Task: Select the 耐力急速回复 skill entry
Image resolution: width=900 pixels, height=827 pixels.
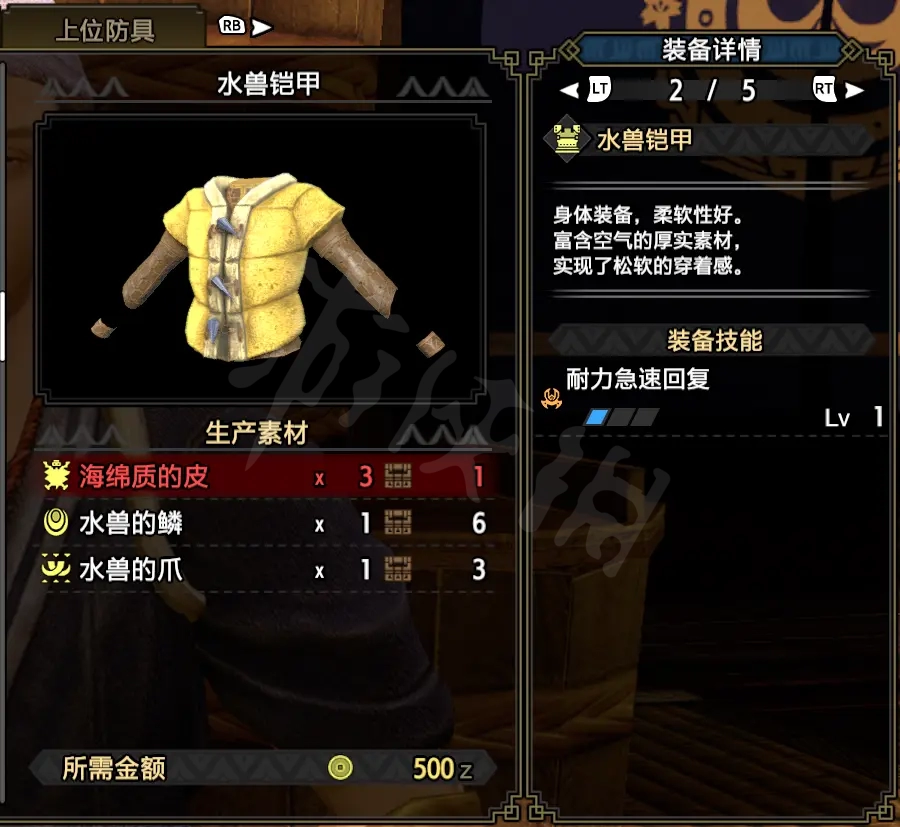Action: [638, 379]
